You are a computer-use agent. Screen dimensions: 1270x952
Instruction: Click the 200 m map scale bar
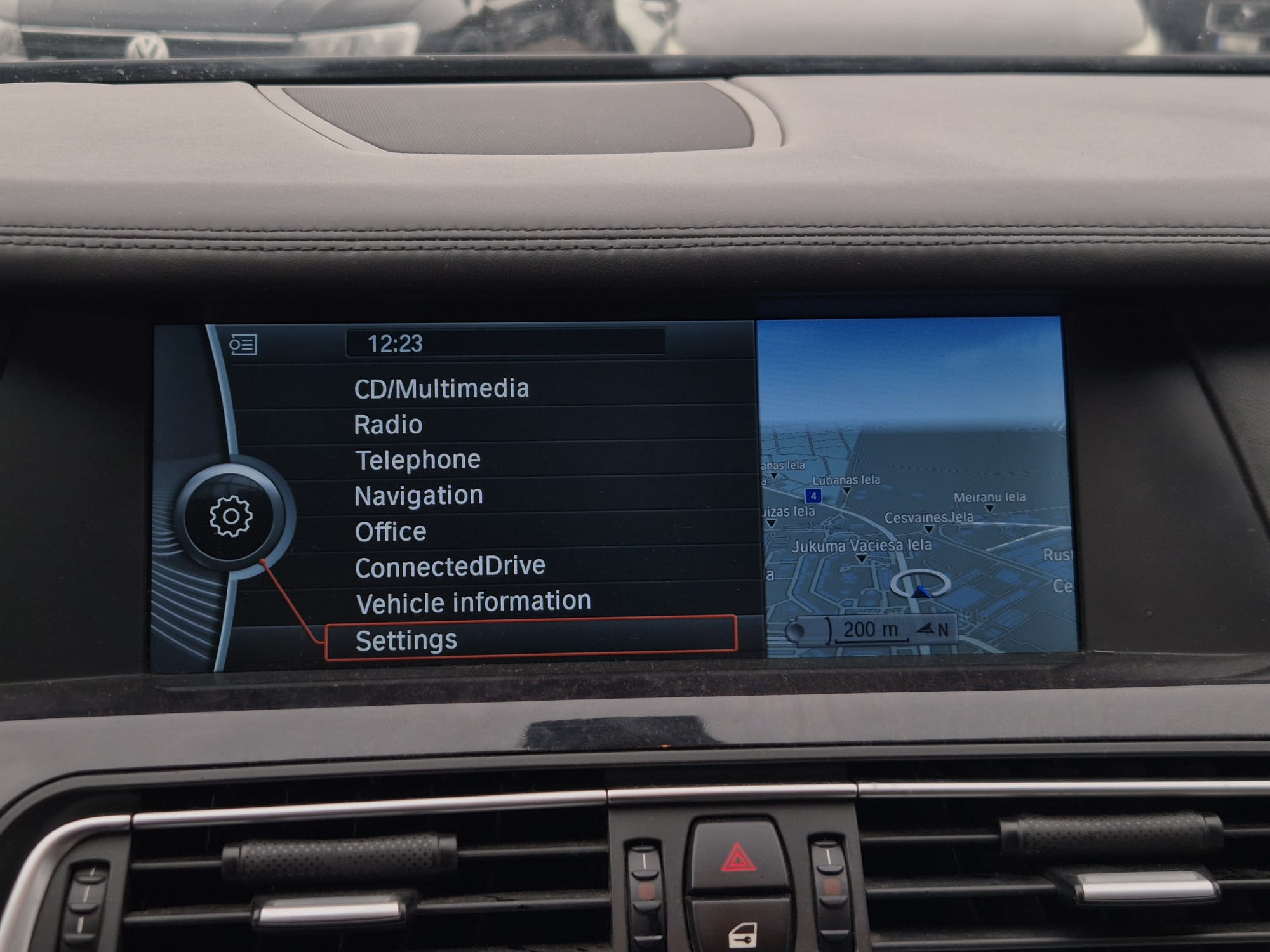[x=869, y=630]
